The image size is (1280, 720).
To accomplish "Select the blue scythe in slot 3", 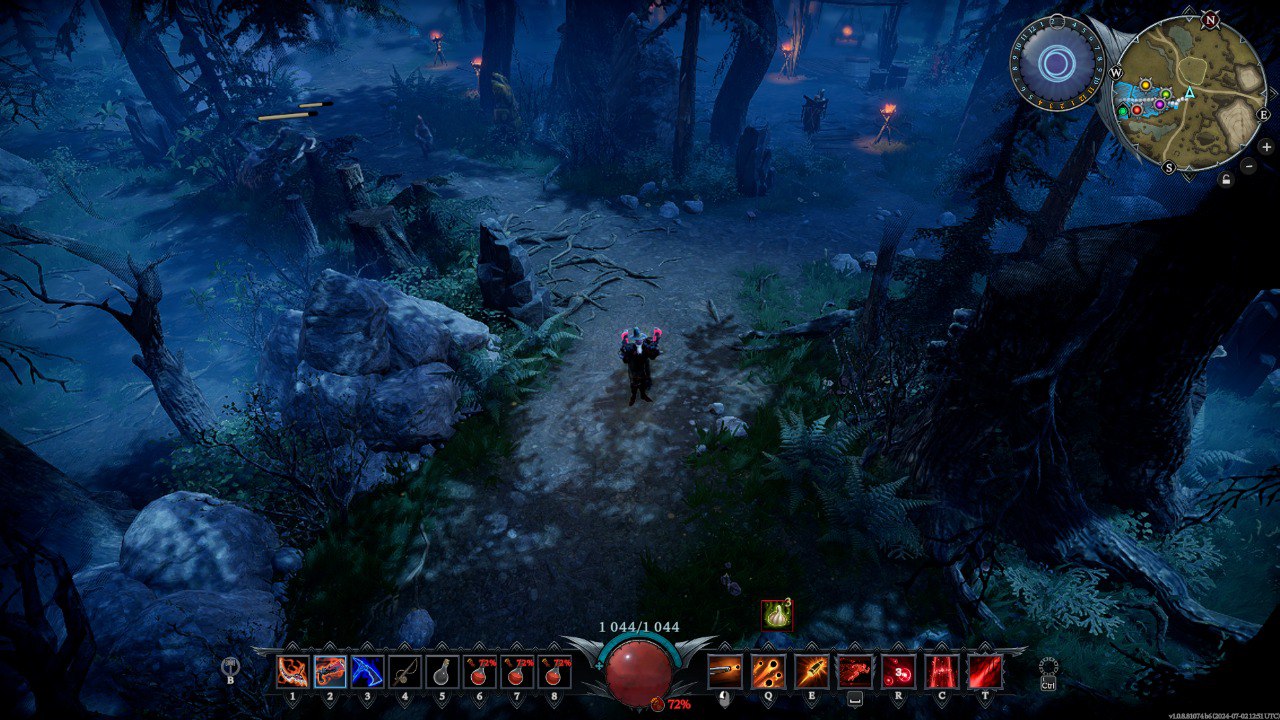I will pos(367,671).
